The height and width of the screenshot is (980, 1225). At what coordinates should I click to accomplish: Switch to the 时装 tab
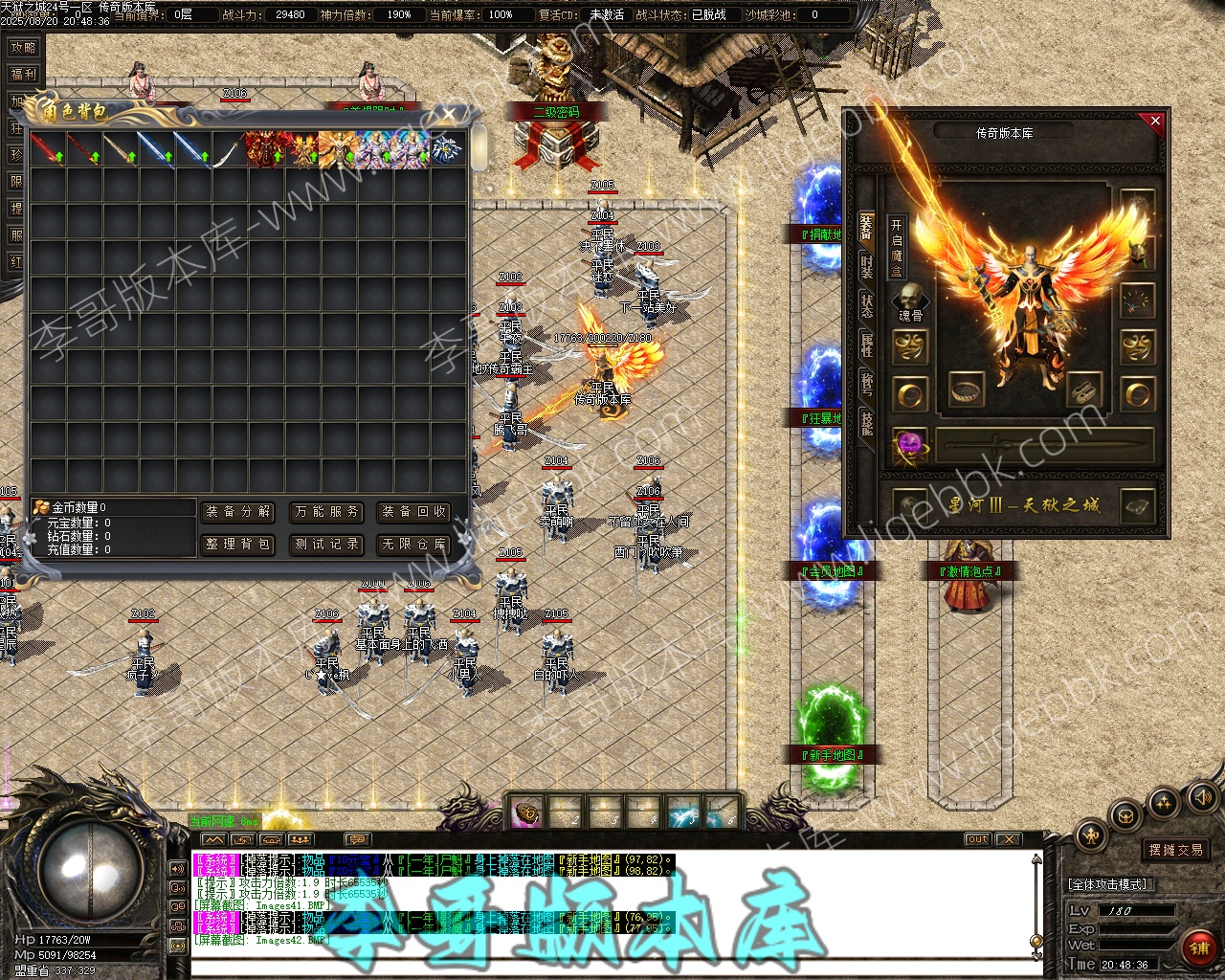coord(866,267)
